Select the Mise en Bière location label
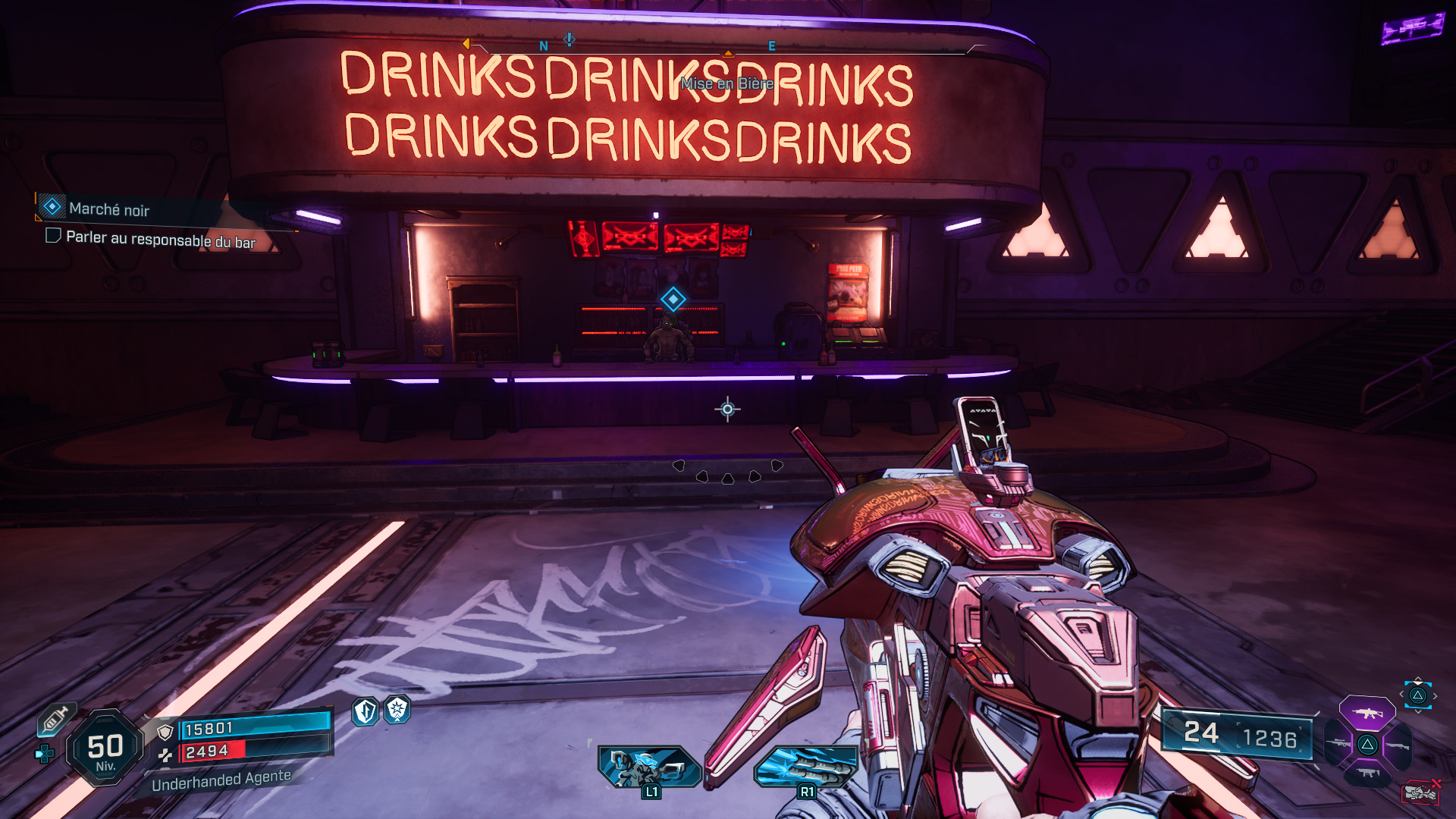The image size is (1456, 819). click(x=726, y=85)
